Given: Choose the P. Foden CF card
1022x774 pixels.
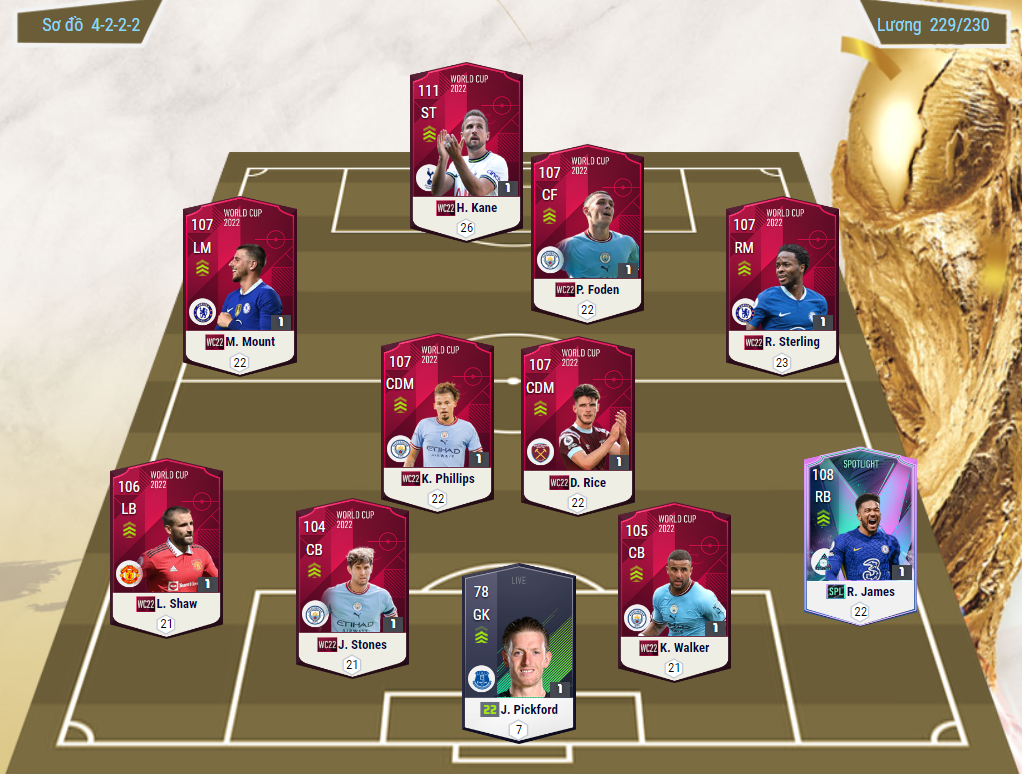Looking at the screenshot, I should pos(587,232).
